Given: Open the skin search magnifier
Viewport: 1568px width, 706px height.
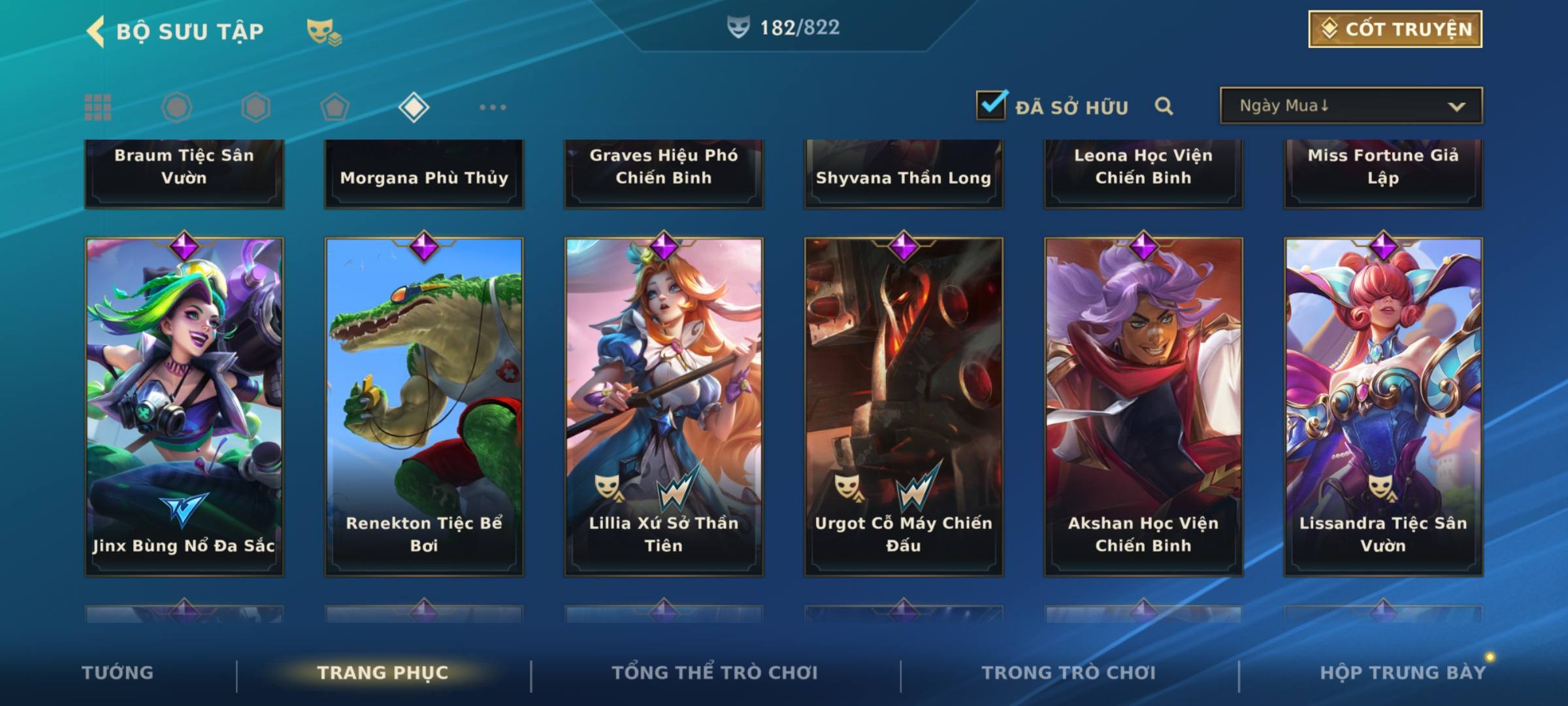Looking at the screenshot, I should (x=1164, y=106).
